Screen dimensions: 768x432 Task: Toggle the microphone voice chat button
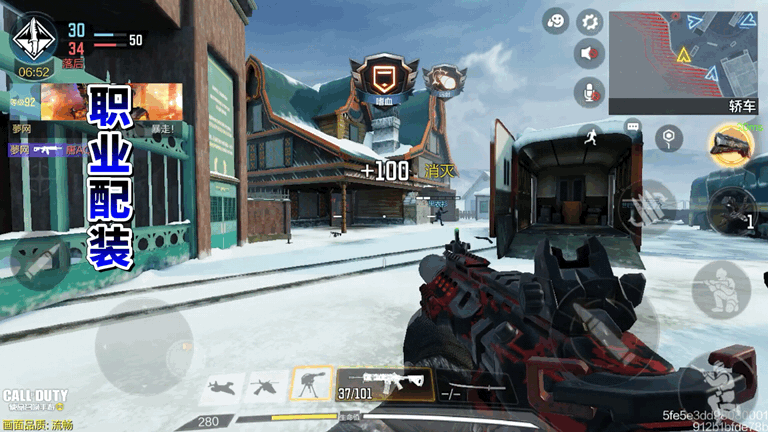click(590, 92)
